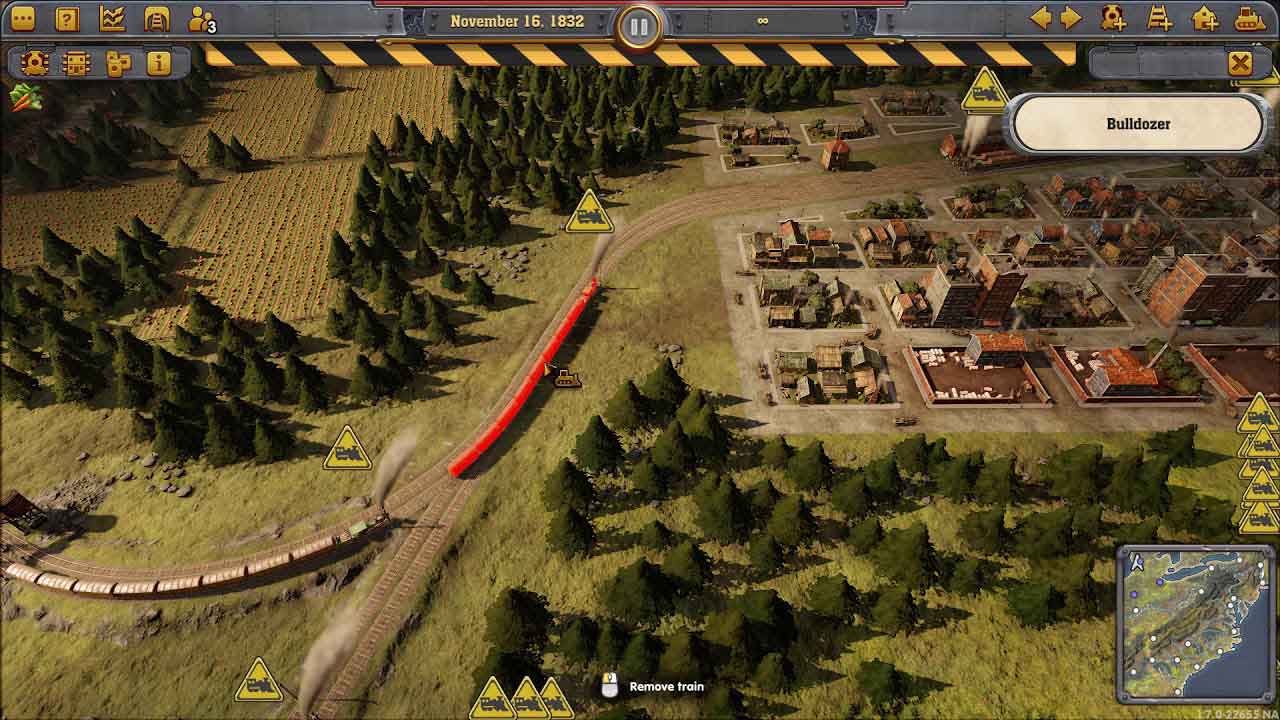
Task: Select the build track tool
Action: coord(1159,18)
